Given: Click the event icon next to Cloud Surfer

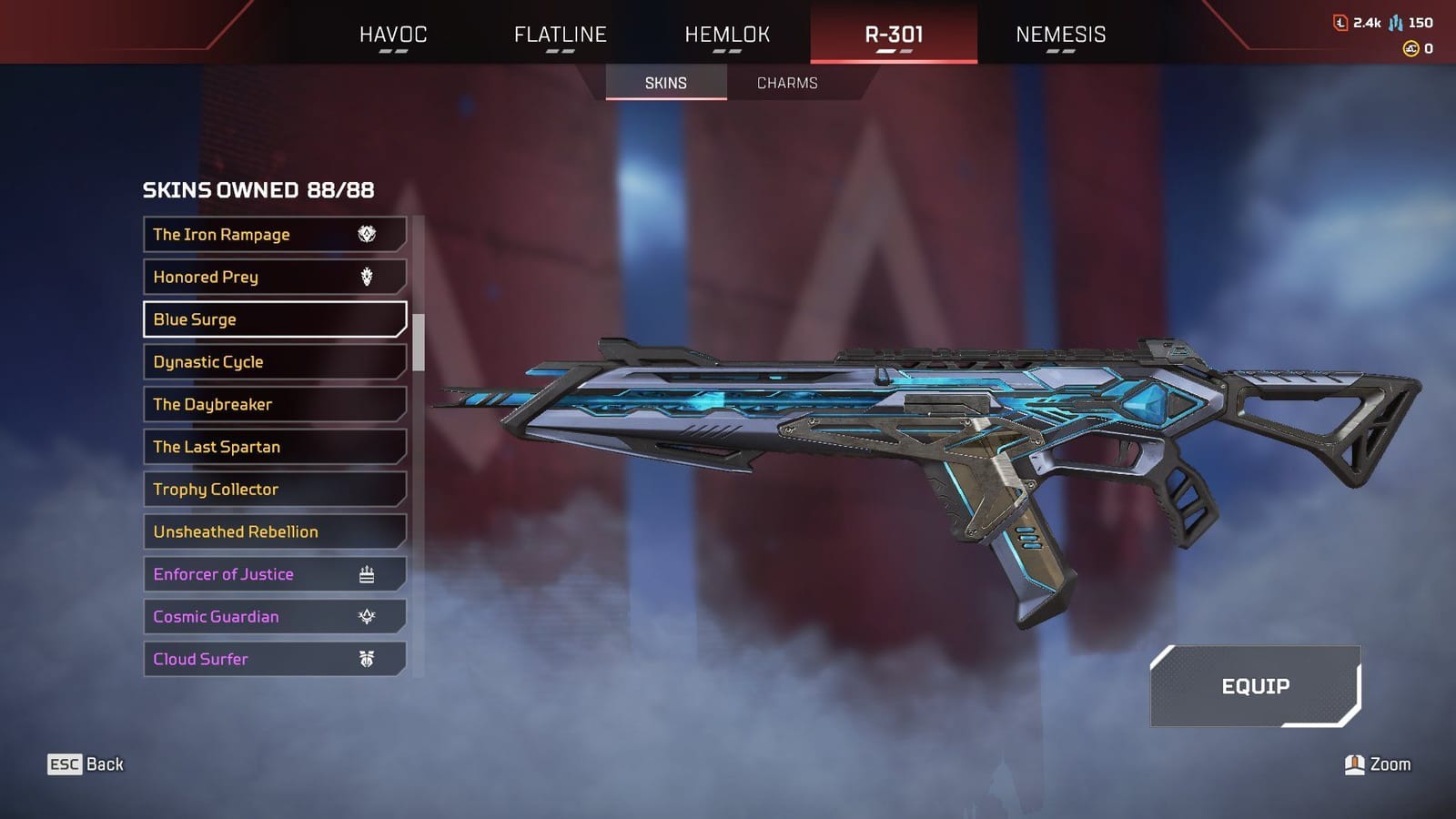Looking at the screenshot, I should (x=366, y=659).
